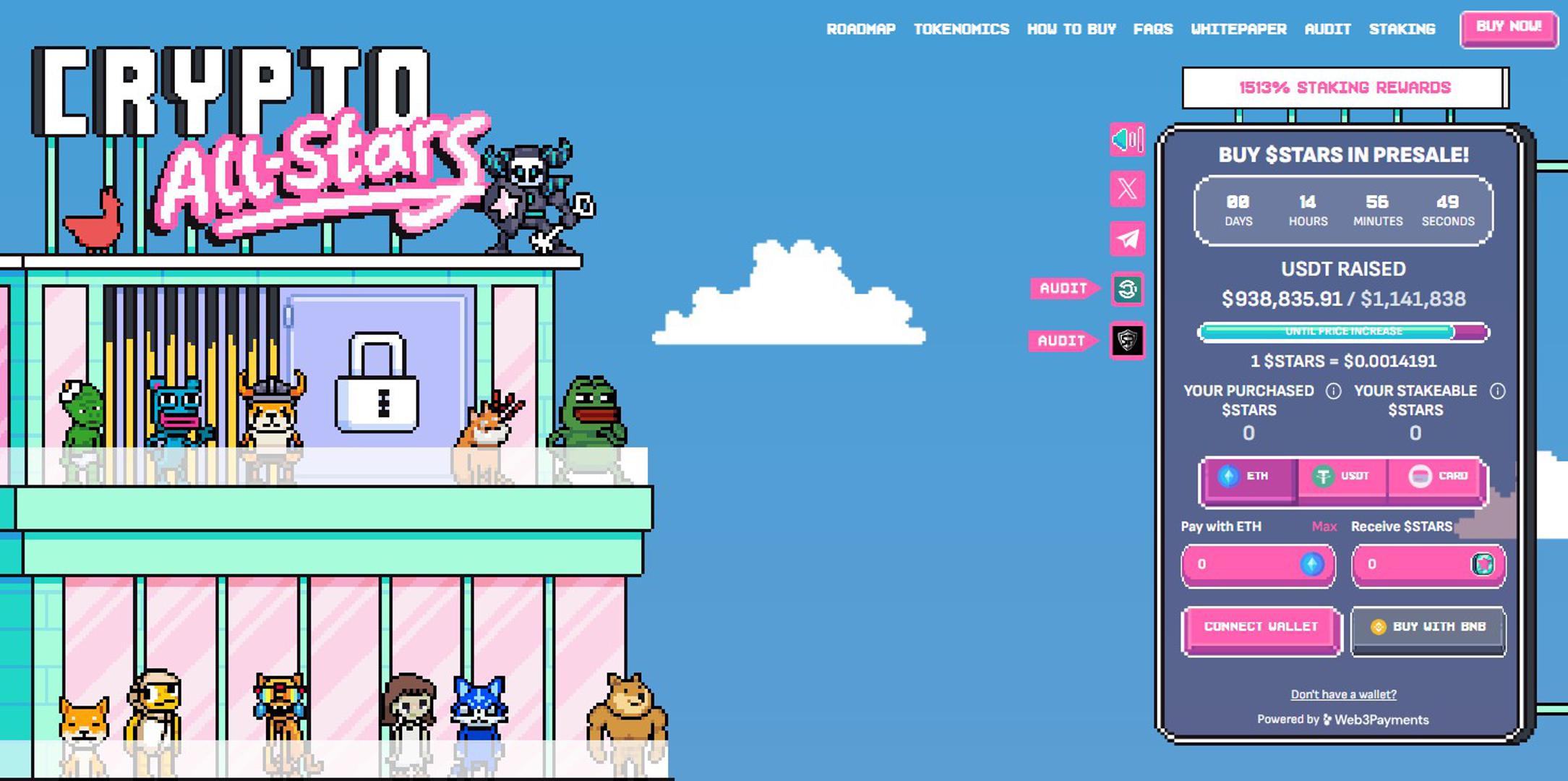
Task: Click the Max amount link
Action: [1324, 526]
